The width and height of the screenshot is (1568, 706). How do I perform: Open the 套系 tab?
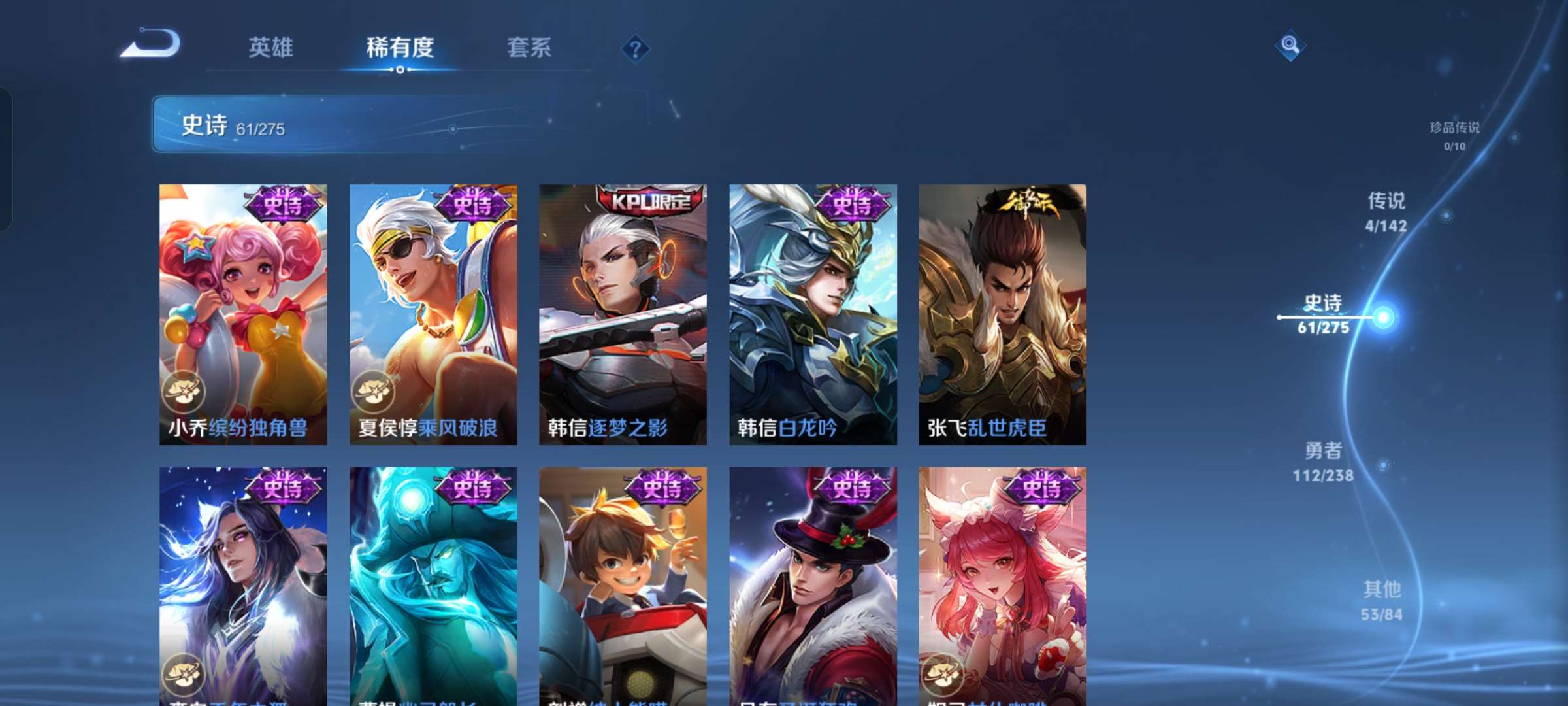529,48
